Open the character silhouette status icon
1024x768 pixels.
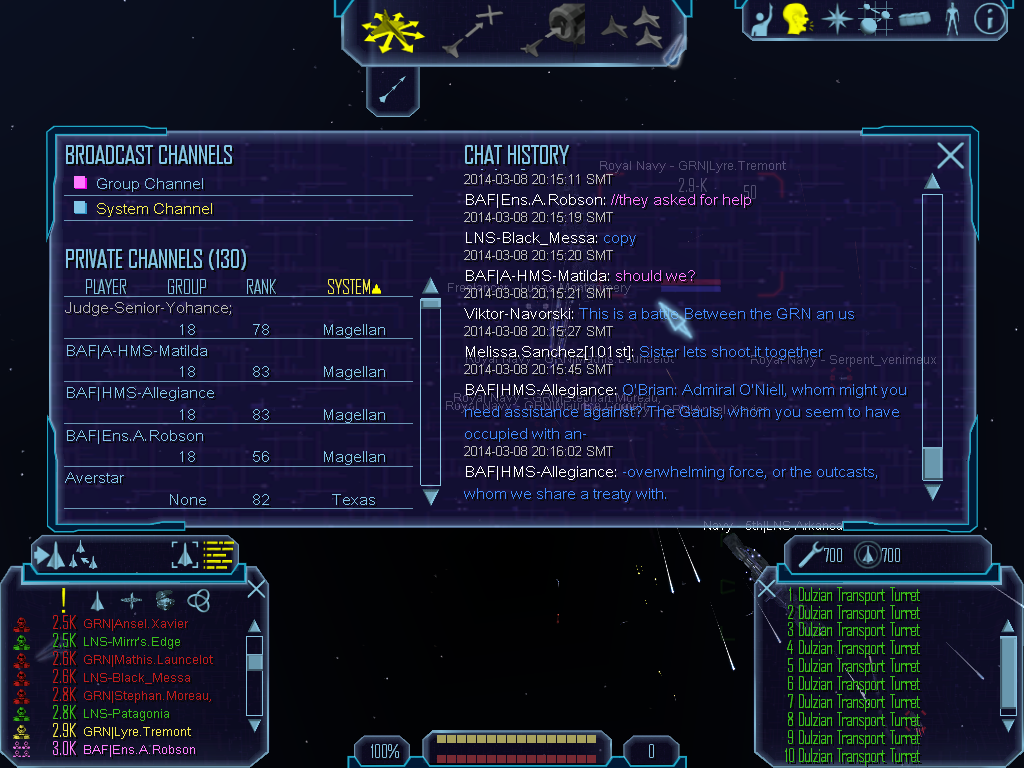pyautogui.click(x=951, y=19)
